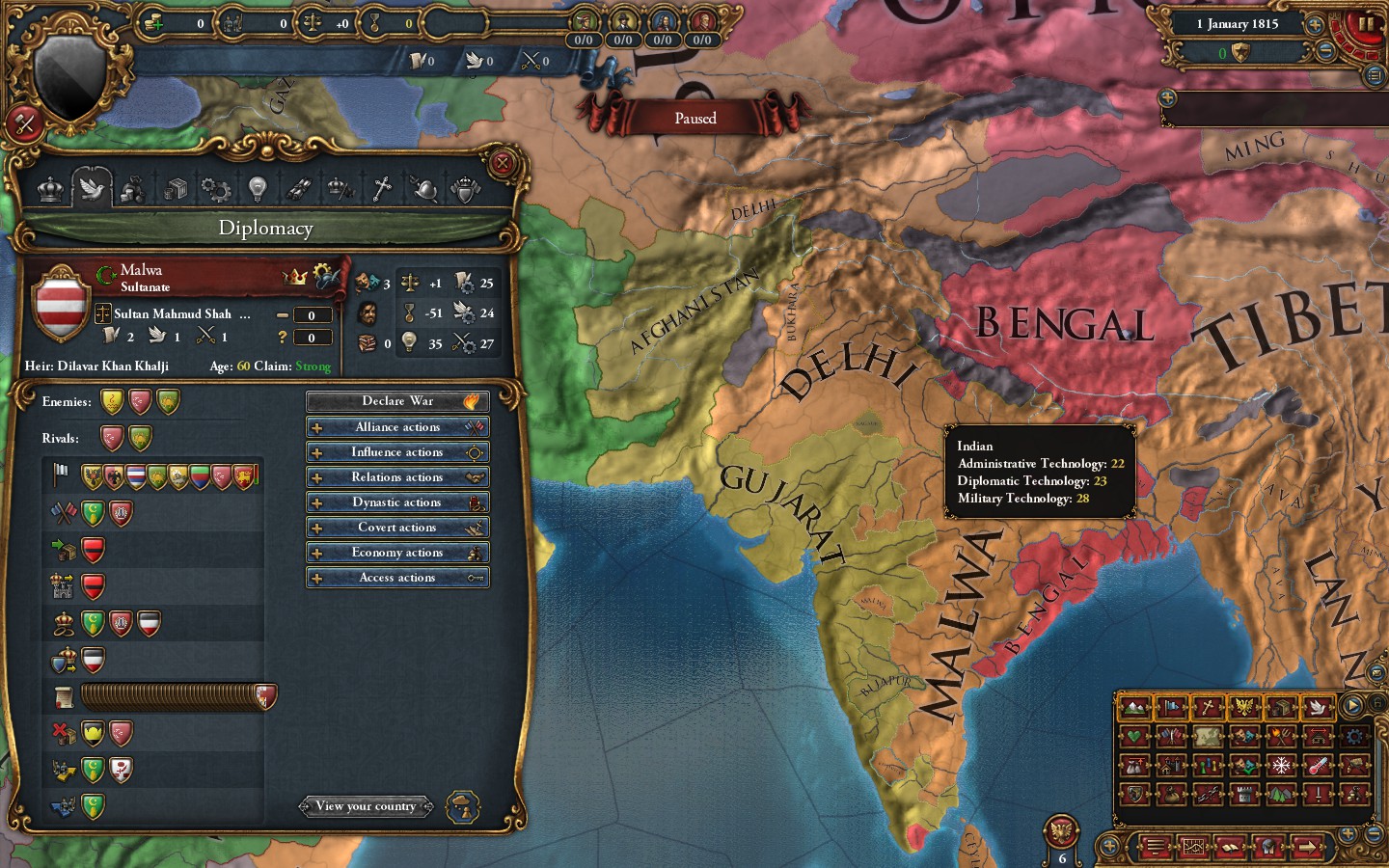Click View your country
The width and height of the screenshot is (1389, 868).
(x=366, y=806)
